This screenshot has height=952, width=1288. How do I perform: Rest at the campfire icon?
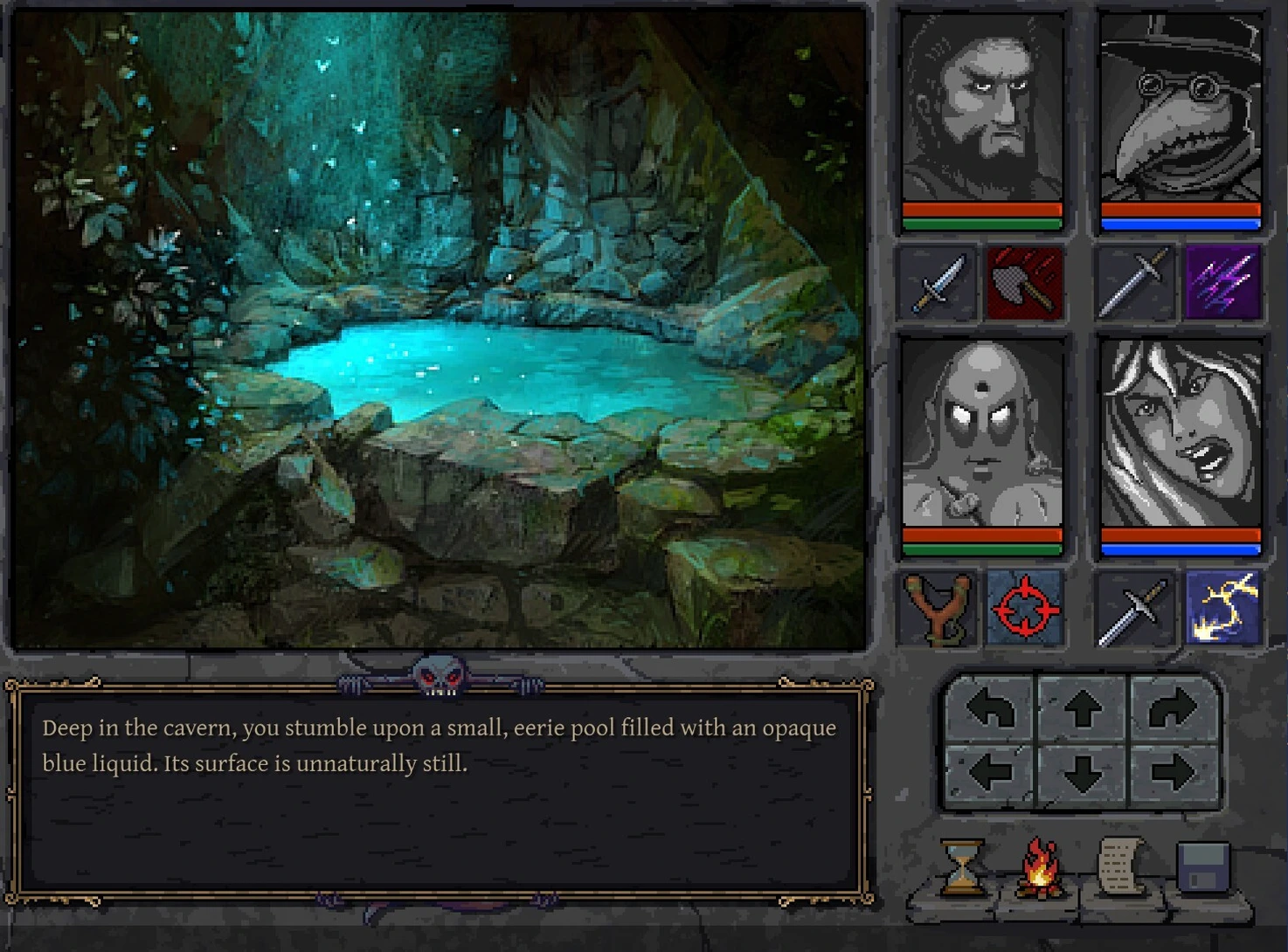tap(1041, 867)
